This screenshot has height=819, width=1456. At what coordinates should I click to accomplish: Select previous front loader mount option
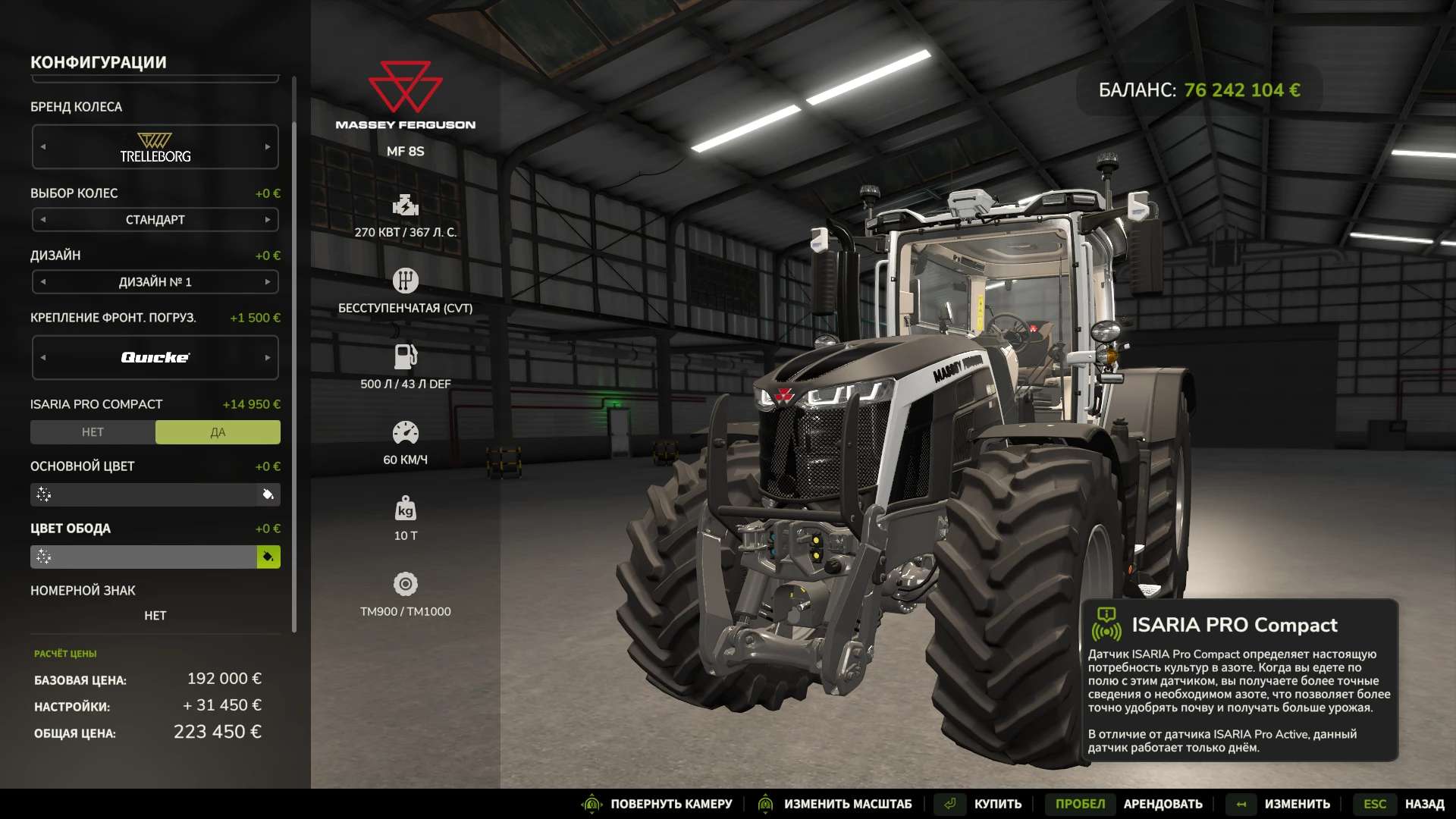(43, 358)
